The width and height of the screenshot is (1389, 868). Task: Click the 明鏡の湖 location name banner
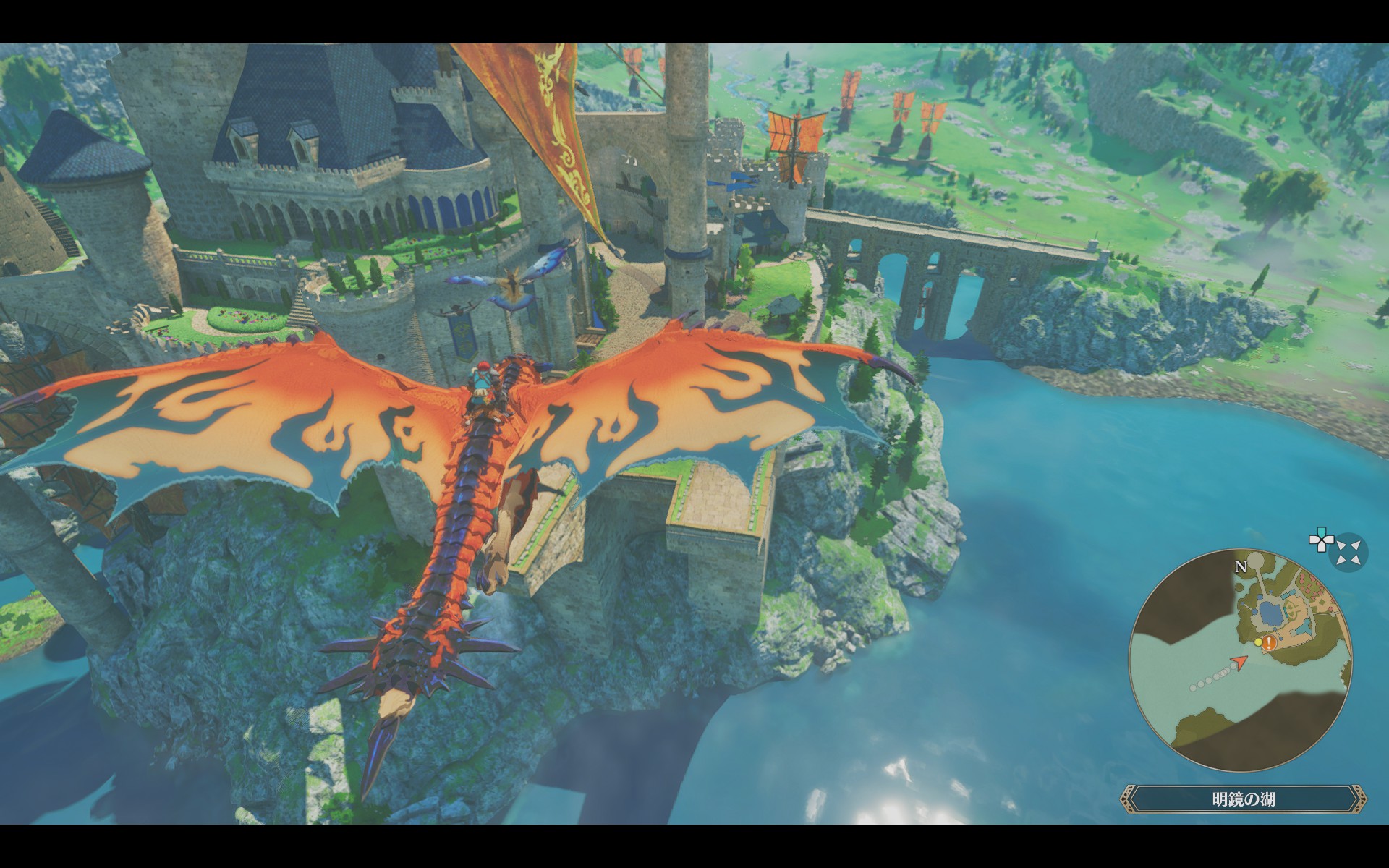coord(1244,799)
